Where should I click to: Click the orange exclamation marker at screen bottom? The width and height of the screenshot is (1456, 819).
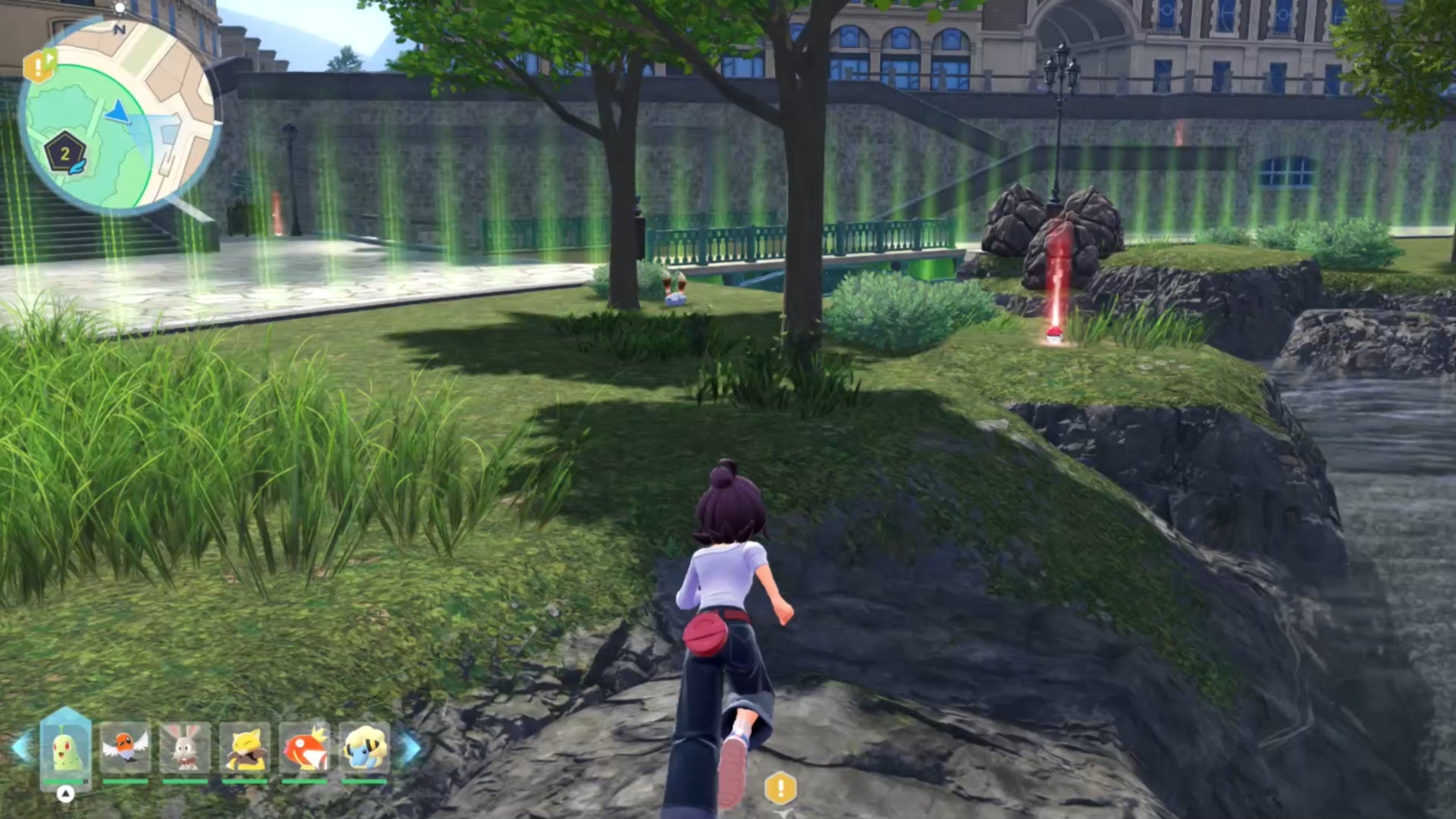[x=780, y=789]
